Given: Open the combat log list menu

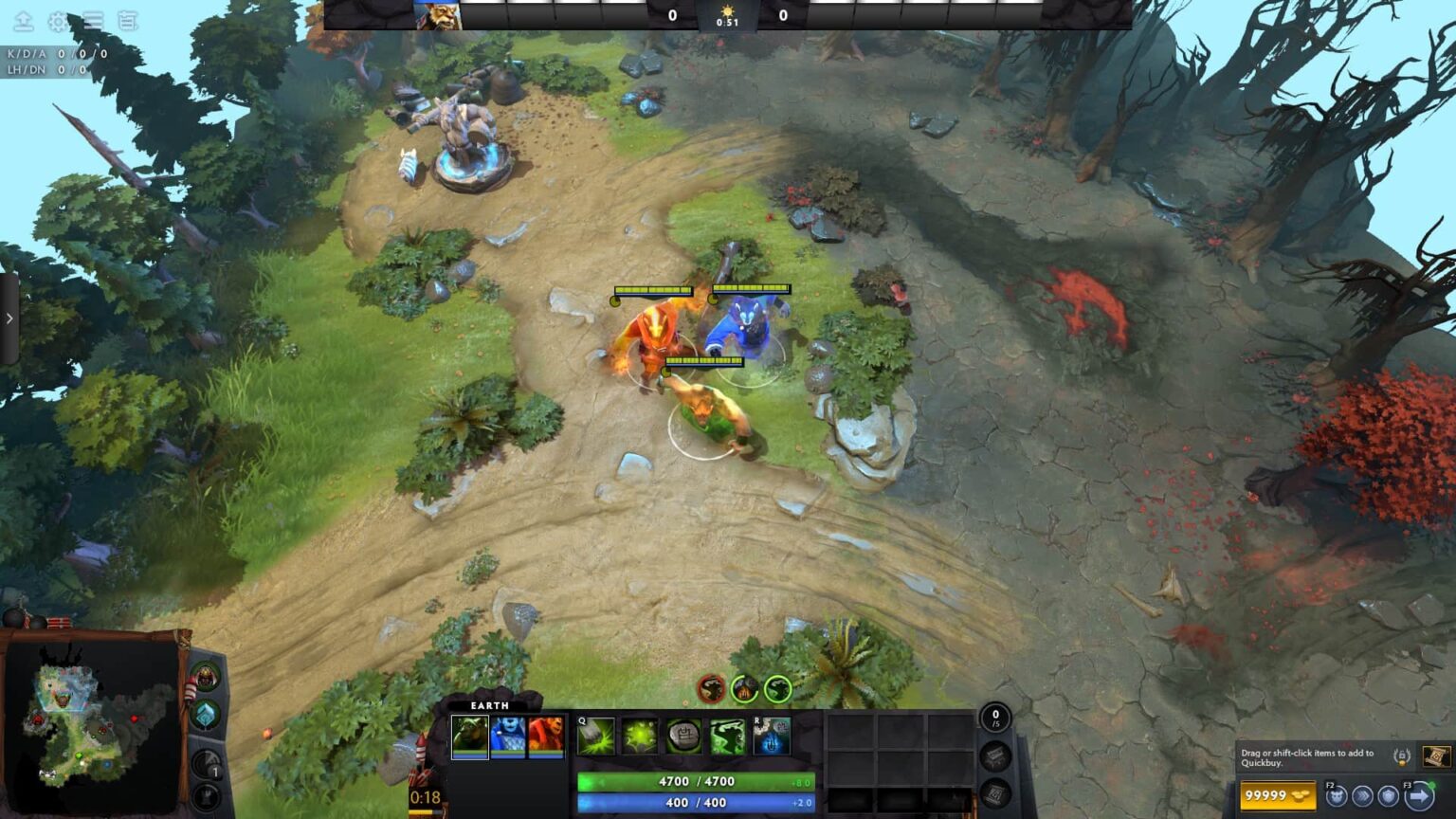Looking at the screenshot, I should tap(92, 21).
